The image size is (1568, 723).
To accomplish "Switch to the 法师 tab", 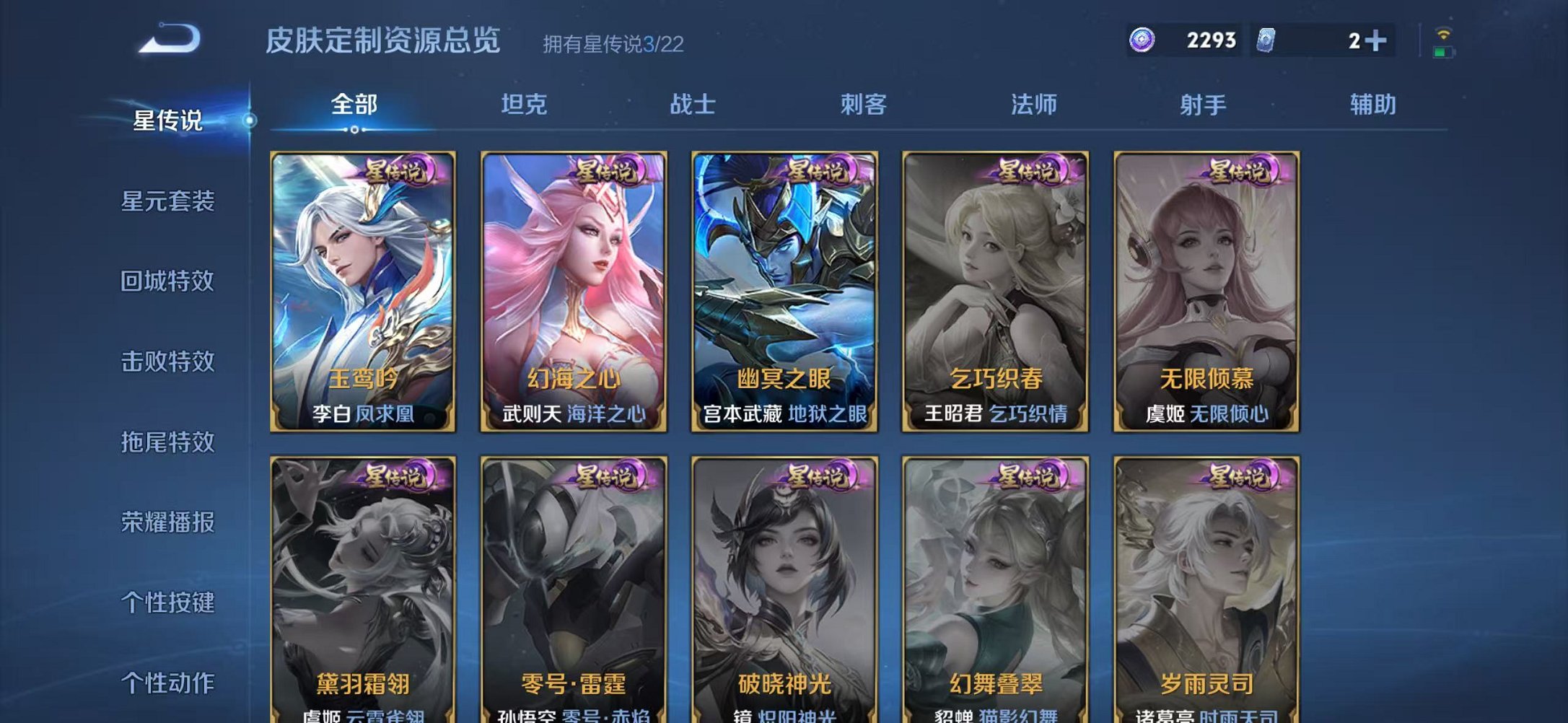I will (x=1034, y=105).
